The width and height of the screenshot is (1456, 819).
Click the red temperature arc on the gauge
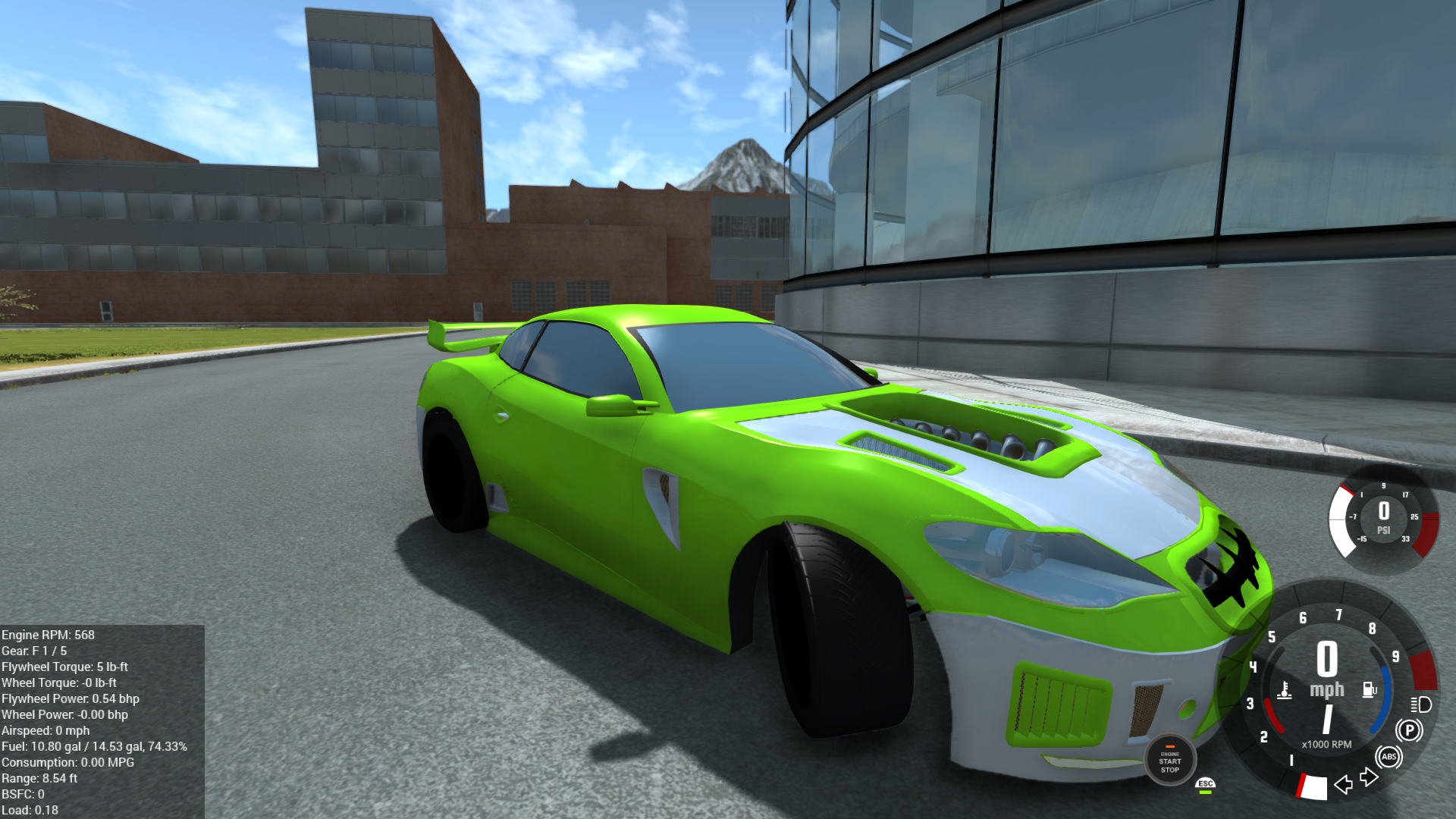1274,714
